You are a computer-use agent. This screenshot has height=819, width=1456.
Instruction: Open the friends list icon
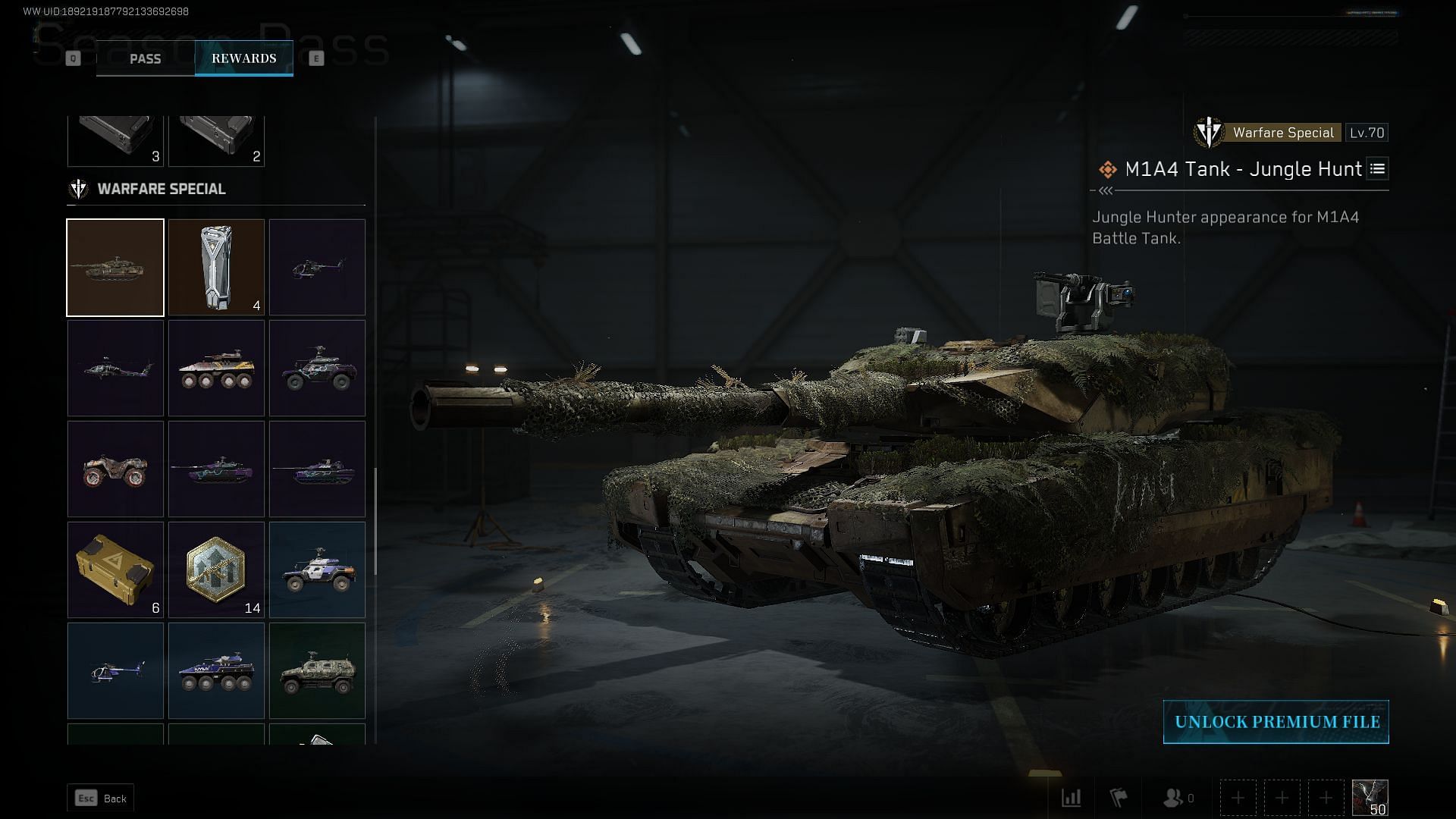pos(1174,798)
